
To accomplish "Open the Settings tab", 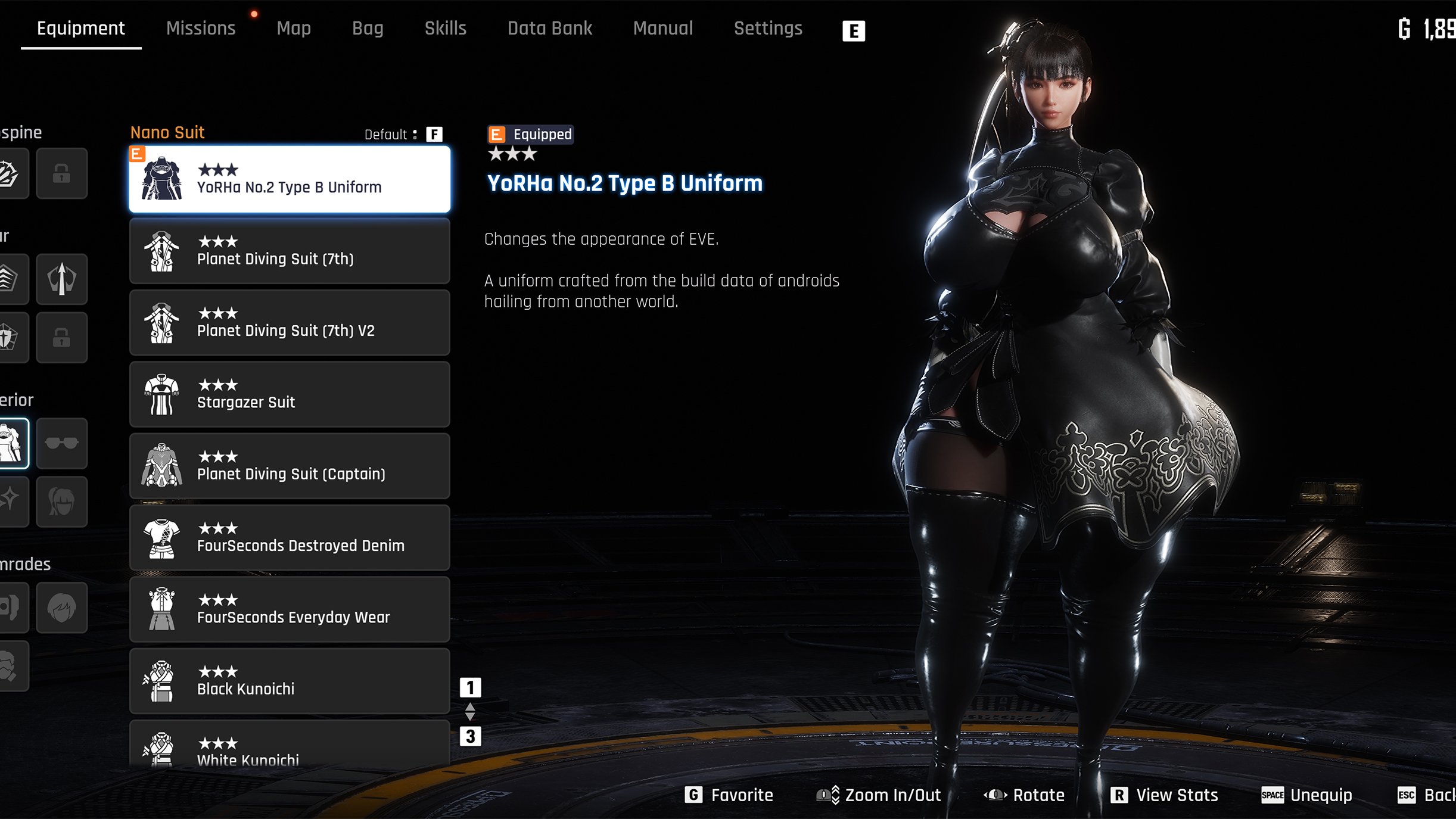I will [x=768, y=28].
